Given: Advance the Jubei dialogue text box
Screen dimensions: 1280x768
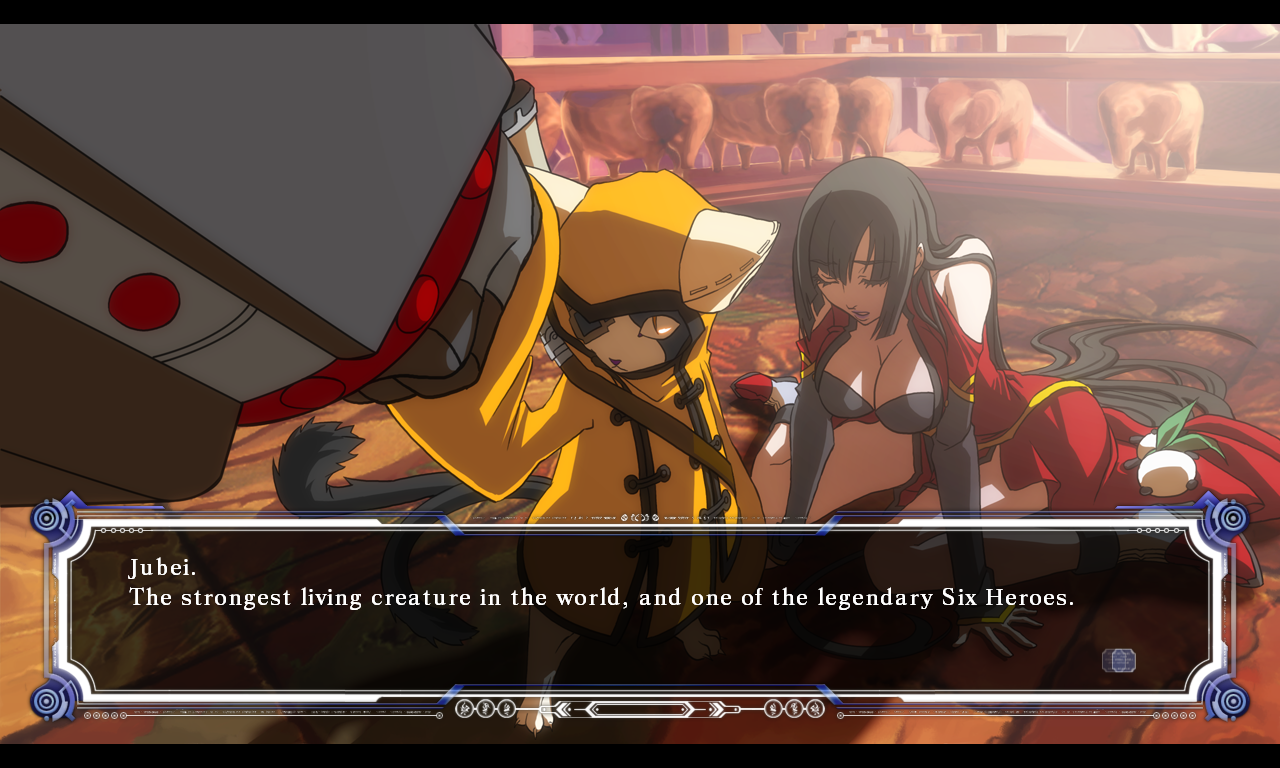Looking at the screenshot, I should tap(640, 610).
